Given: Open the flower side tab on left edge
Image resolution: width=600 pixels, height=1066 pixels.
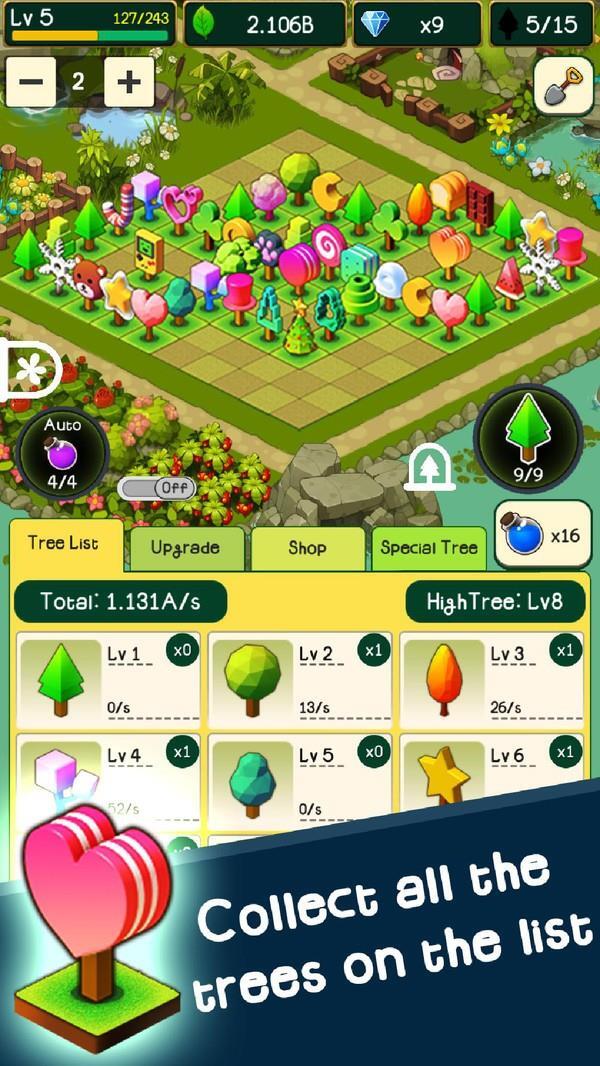Looking at the screenshot, I should 27,370.
